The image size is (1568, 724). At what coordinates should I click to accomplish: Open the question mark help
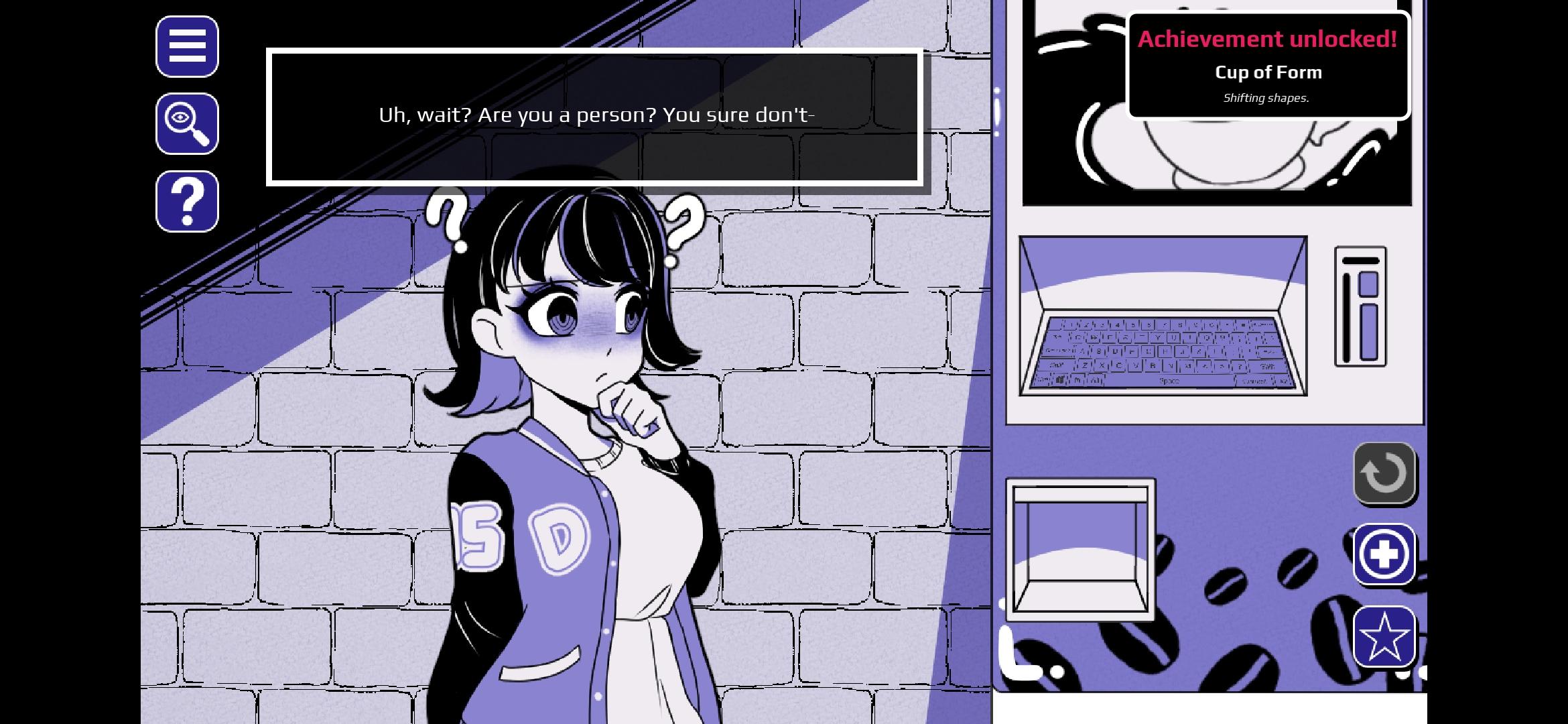point(187,202)
